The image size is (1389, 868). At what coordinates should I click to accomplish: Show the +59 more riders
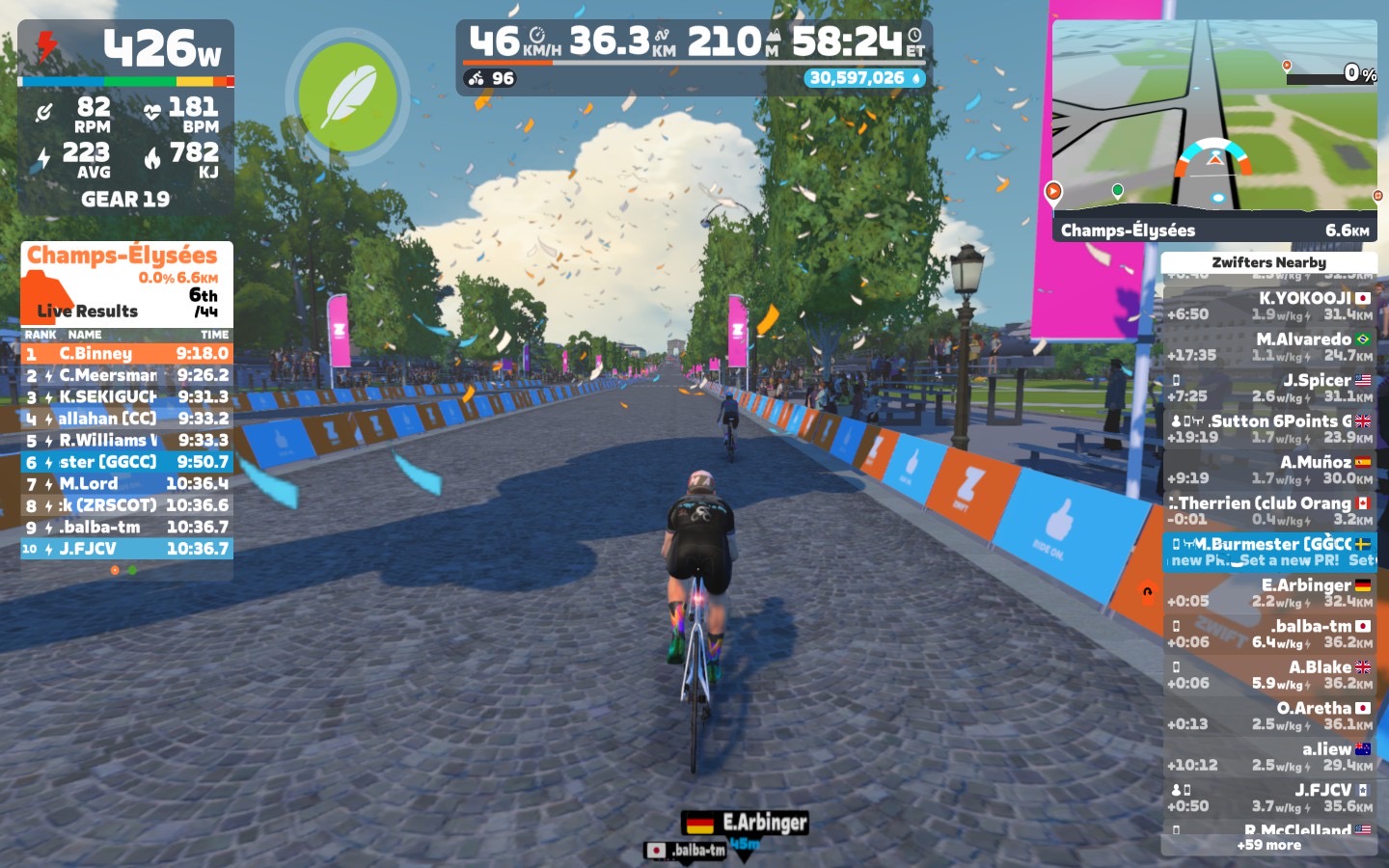click(x=1269, y=845)
